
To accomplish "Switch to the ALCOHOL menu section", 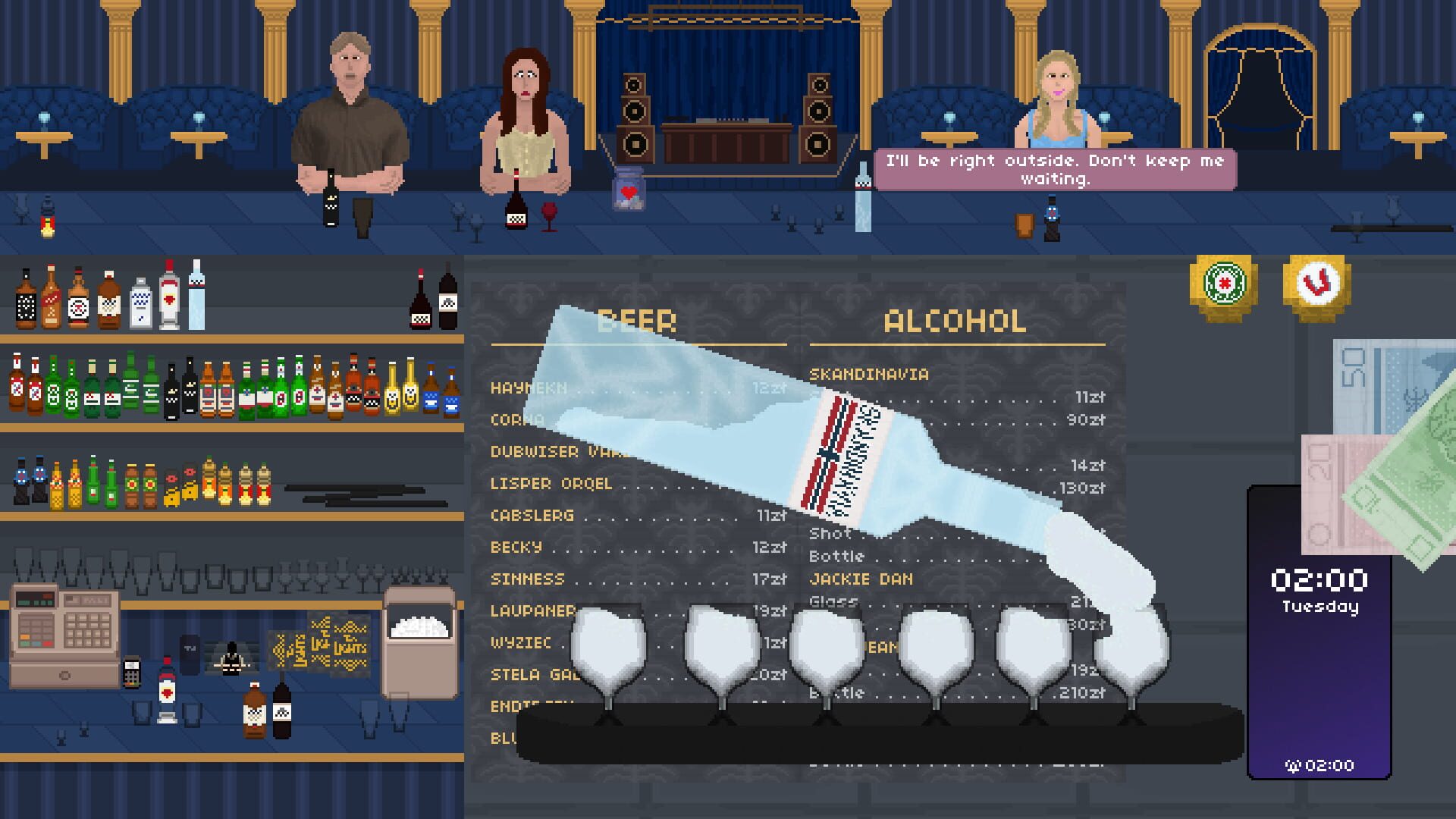I will click(x=952, y=322).
